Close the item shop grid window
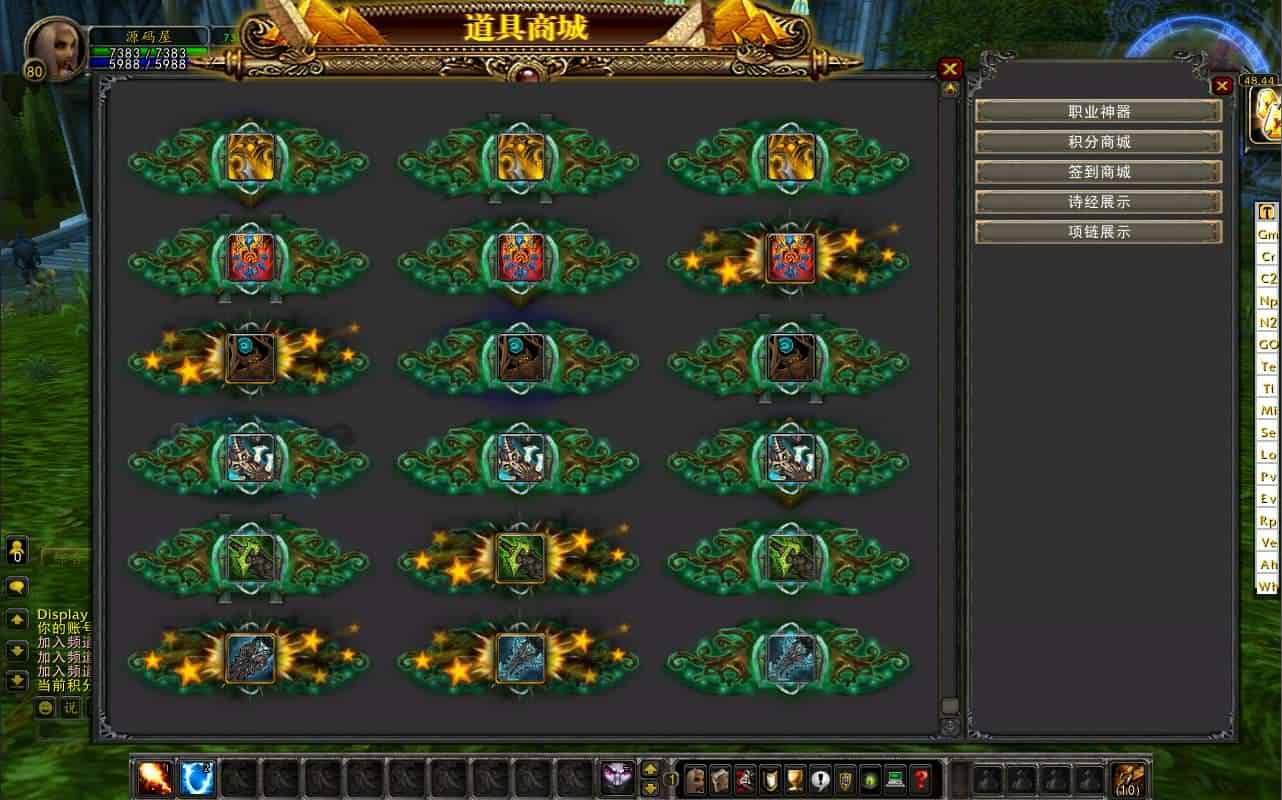Image resolution: width=1282 pixels, height=800 pixels. [x=950, y=69]
